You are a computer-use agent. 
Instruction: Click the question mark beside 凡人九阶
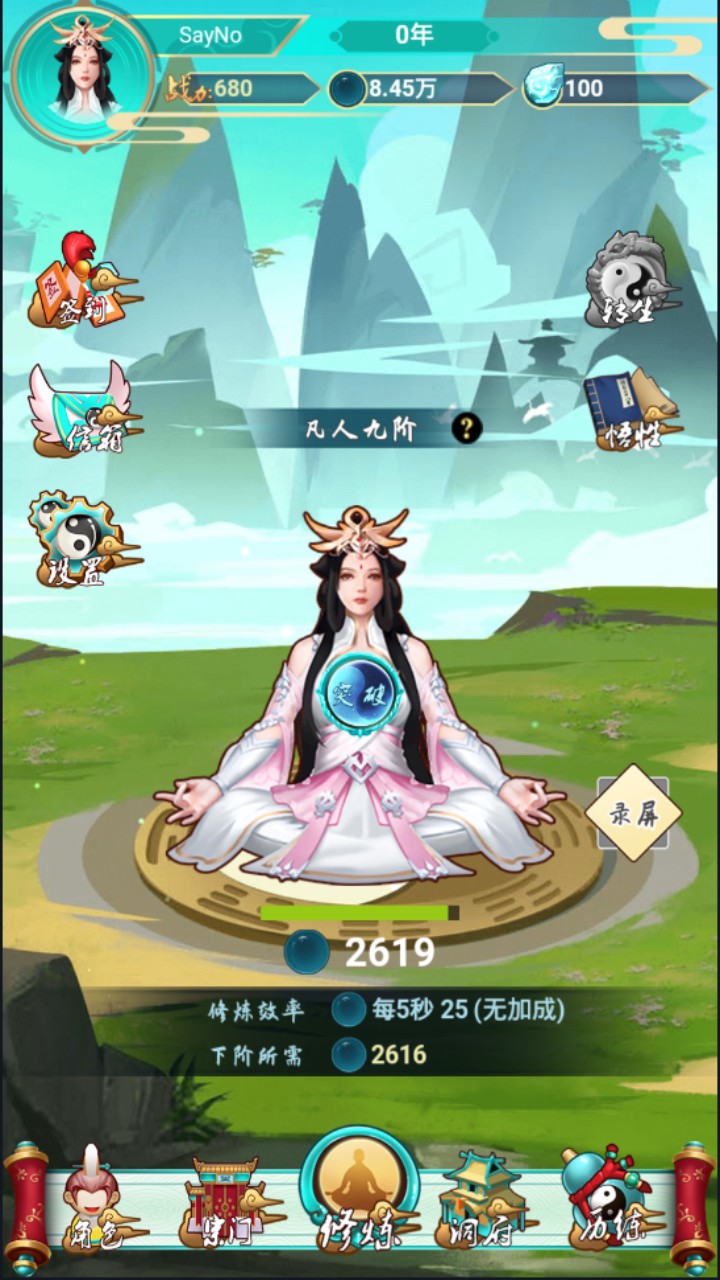point(466,430)
